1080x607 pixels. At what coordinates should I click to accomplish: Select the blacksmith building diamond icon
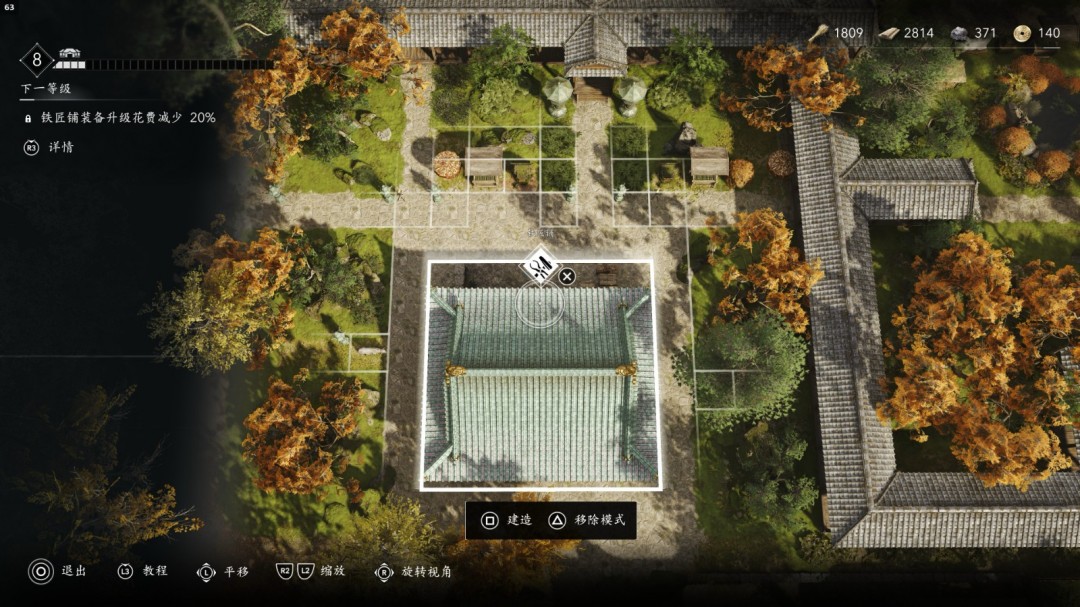pos(540,267)
